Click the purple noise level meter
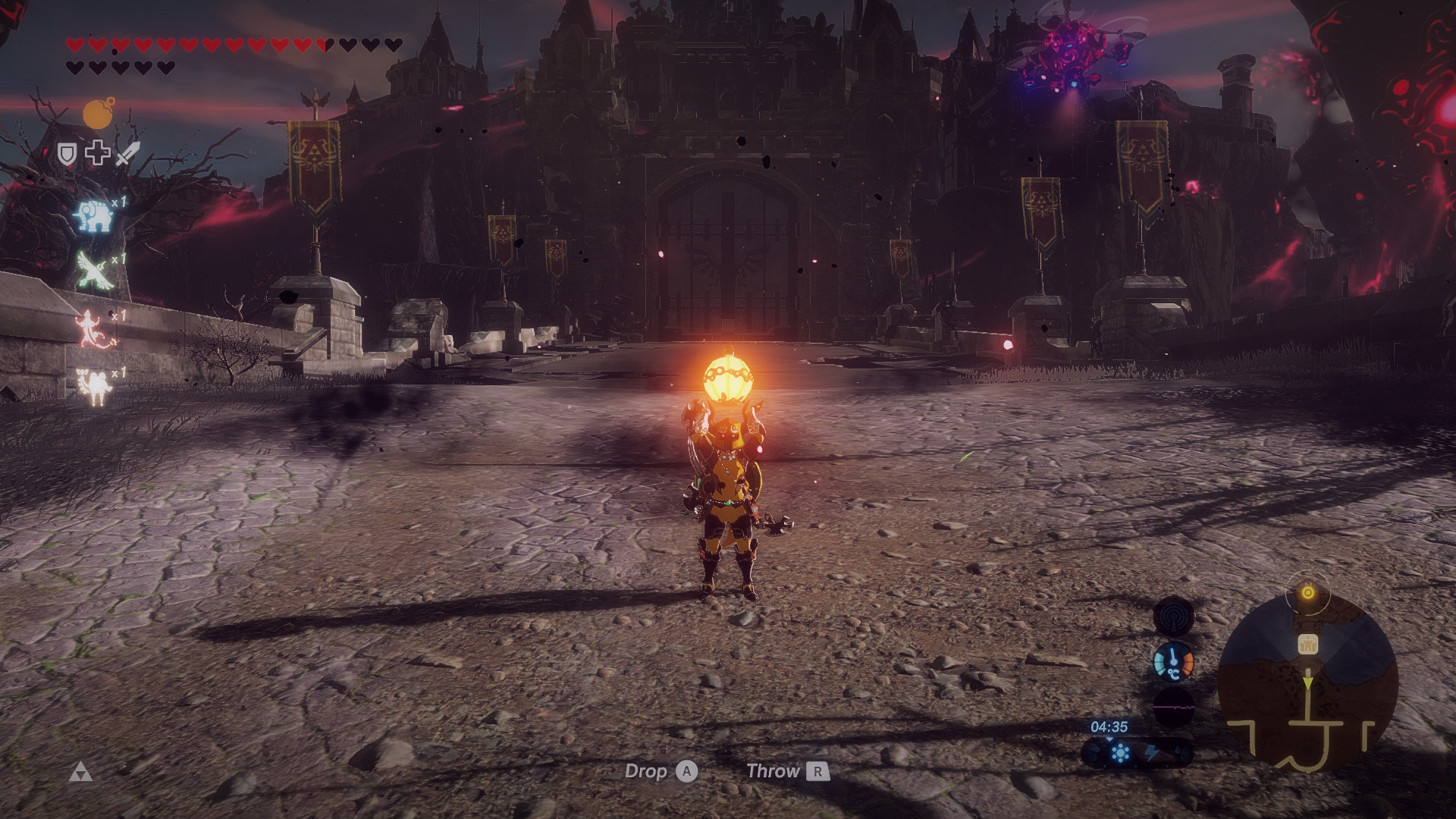Viewport: 1456px width, 819px height. pyautogui.click(x=1173, y=706)
